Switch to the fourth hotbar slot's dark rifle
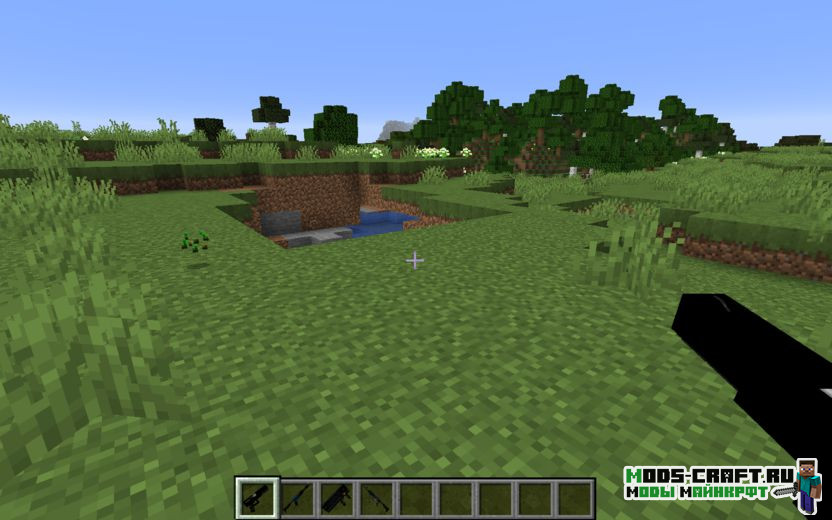Viewport: 832px width, 520px height. coord(376,498)
